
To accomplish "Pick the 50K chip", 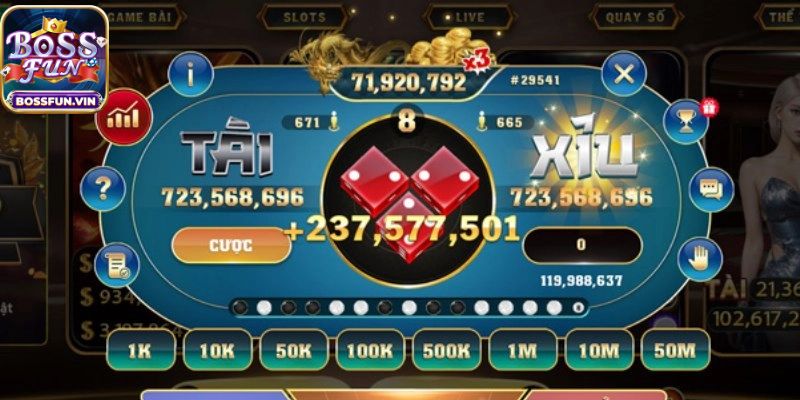I will [x=293, y=349].
